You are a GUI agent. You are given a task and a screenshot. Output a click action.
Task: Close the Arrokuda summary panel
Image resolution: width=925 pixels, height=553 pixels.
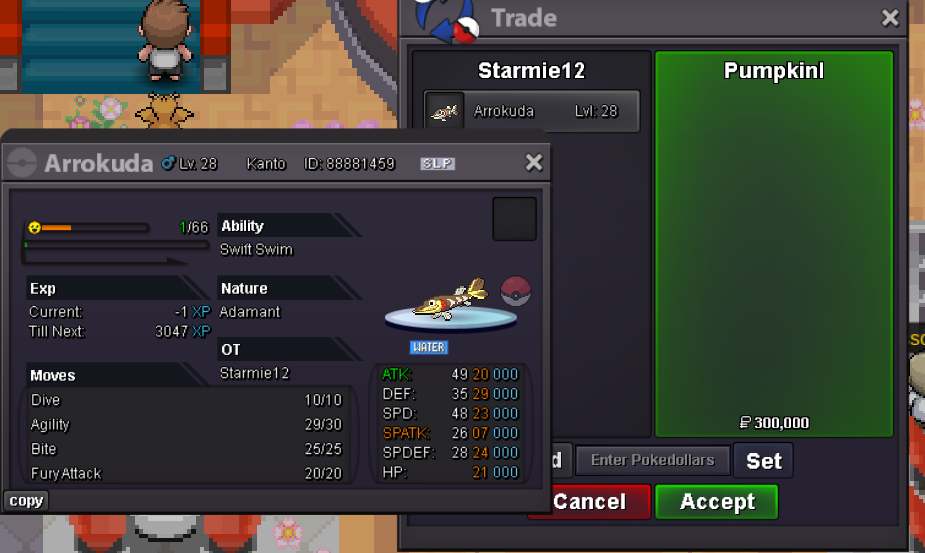click(534, 163)
